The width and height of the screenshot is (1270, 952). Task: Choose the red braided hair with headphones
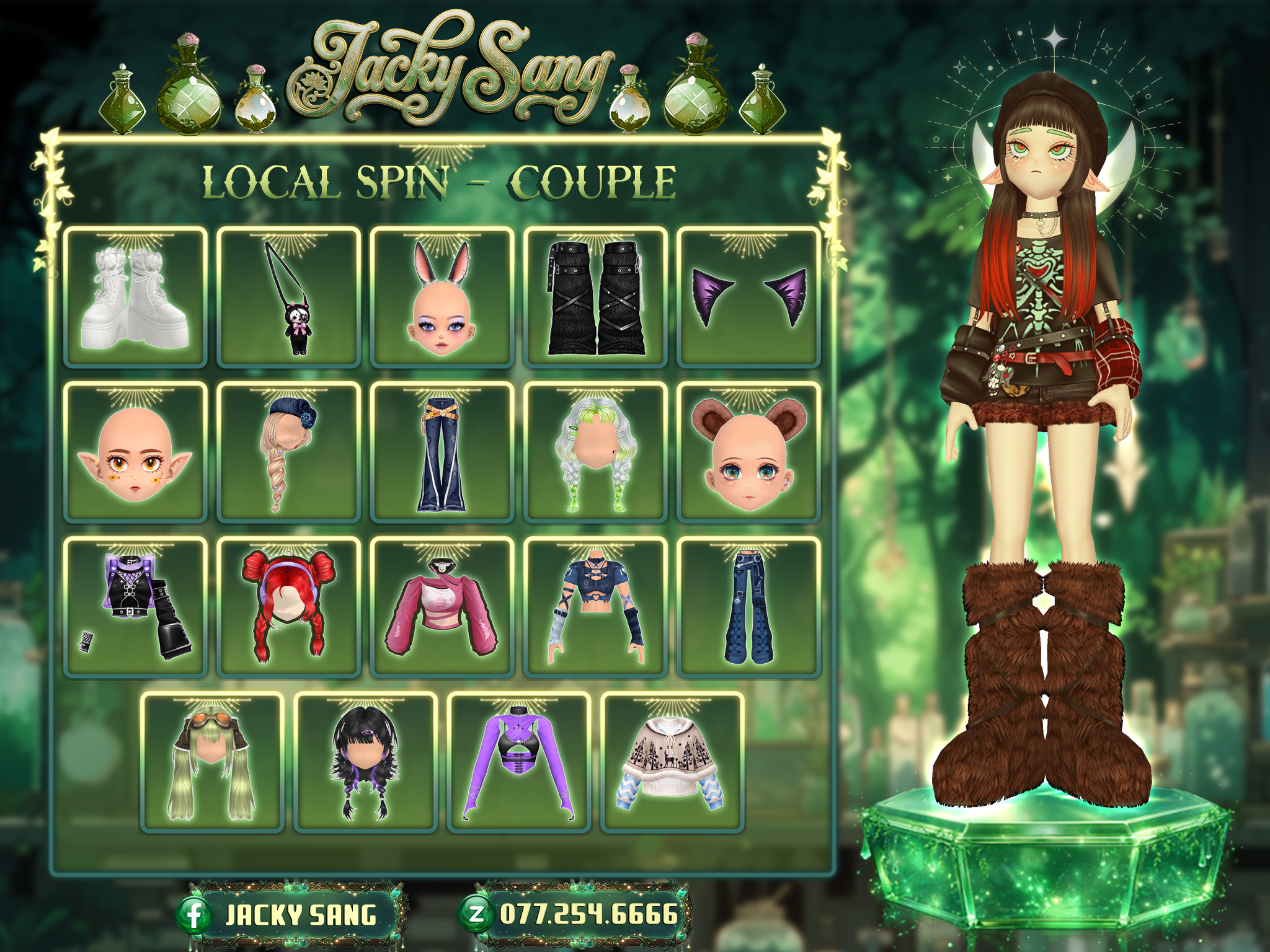[288, 607]
